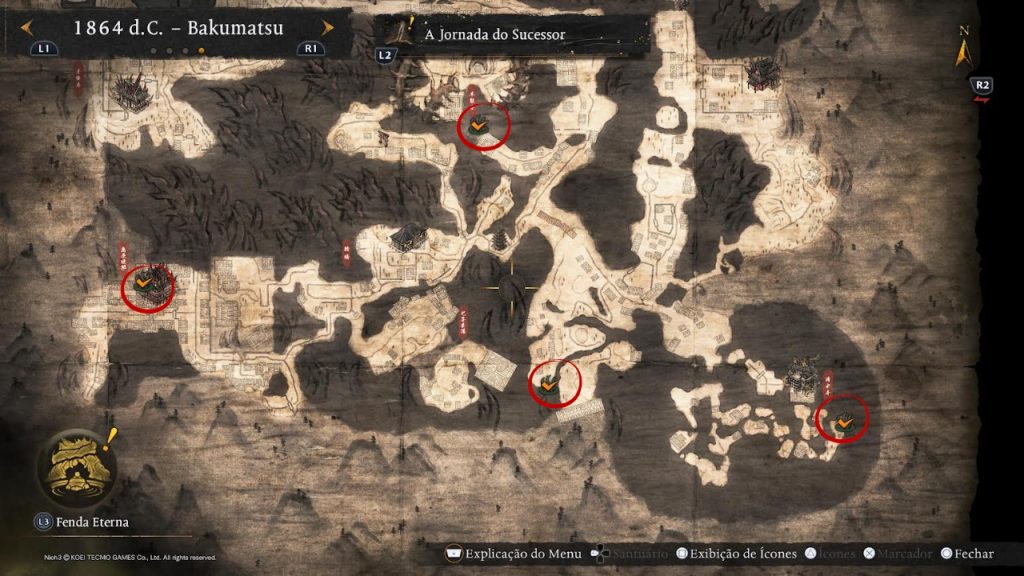Screen dimensions: 1024x576
Task: Select the 1864 d.C. – Bakumatsu era title
Action: pos(178,27)
